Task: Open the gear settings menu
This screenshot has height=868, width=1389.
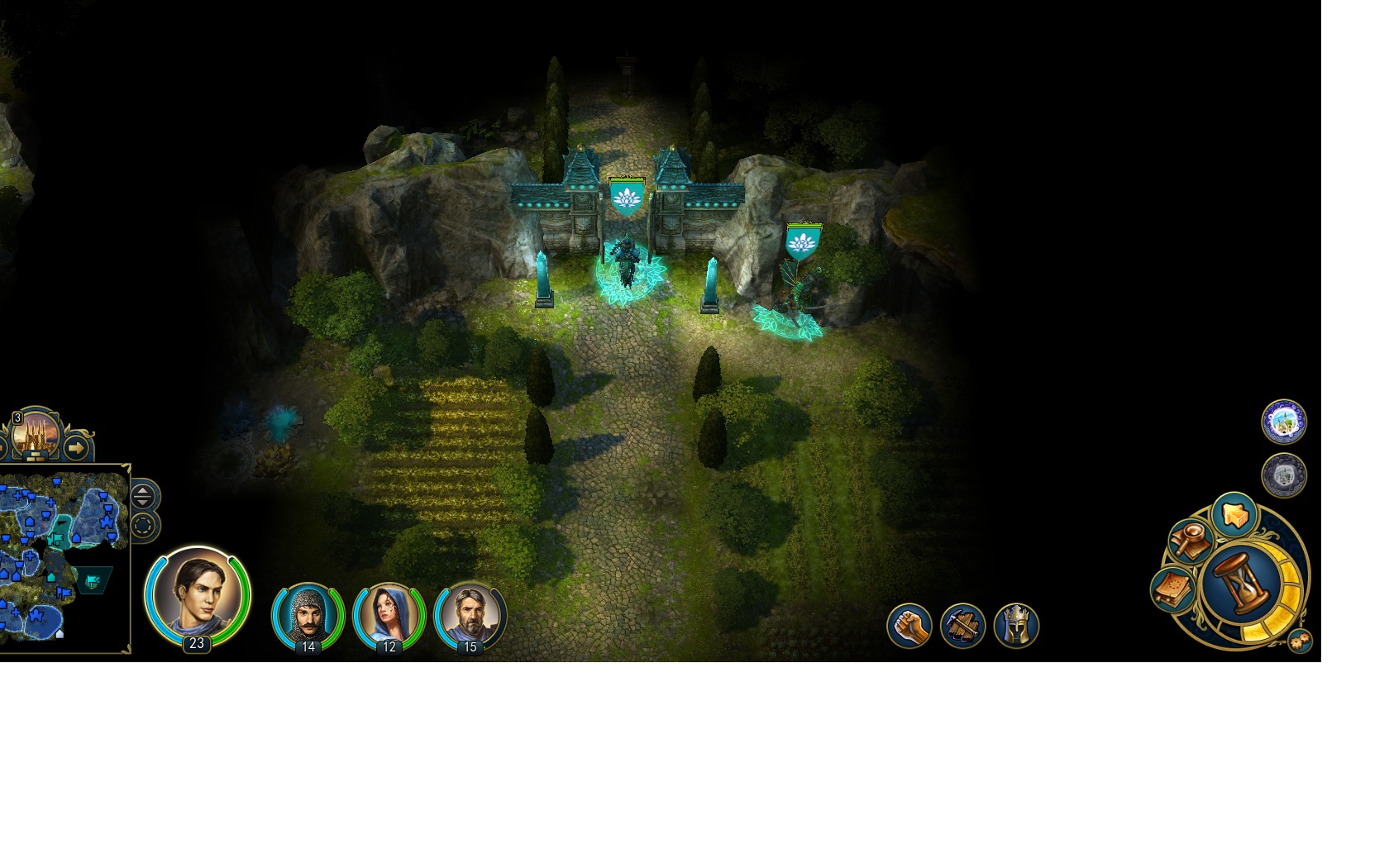Action: pyautogui.click(x=1300, y=641)
